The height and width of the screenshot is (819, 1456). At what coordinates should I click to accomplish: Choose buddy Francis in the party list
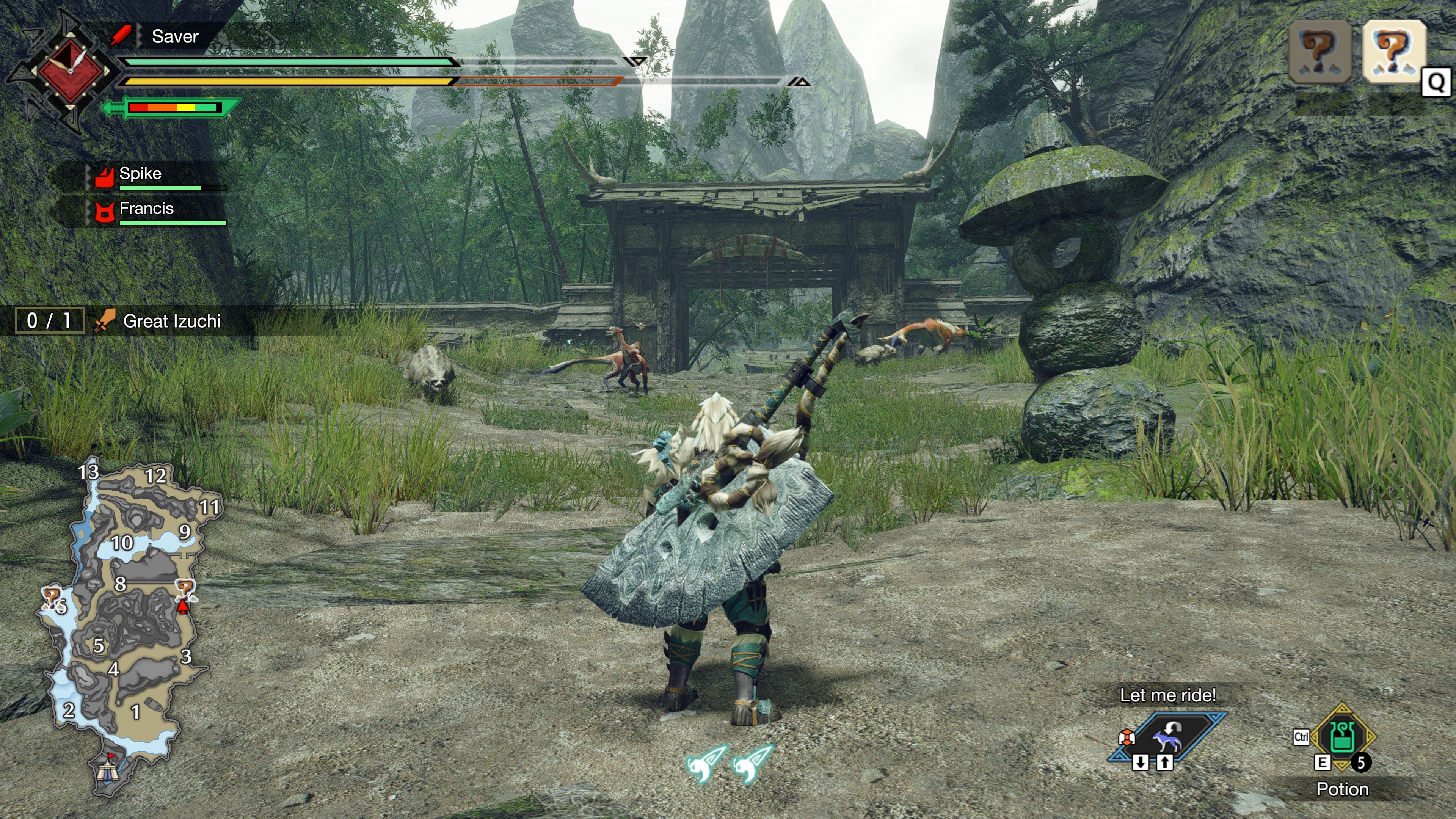[x=146, y=209]
